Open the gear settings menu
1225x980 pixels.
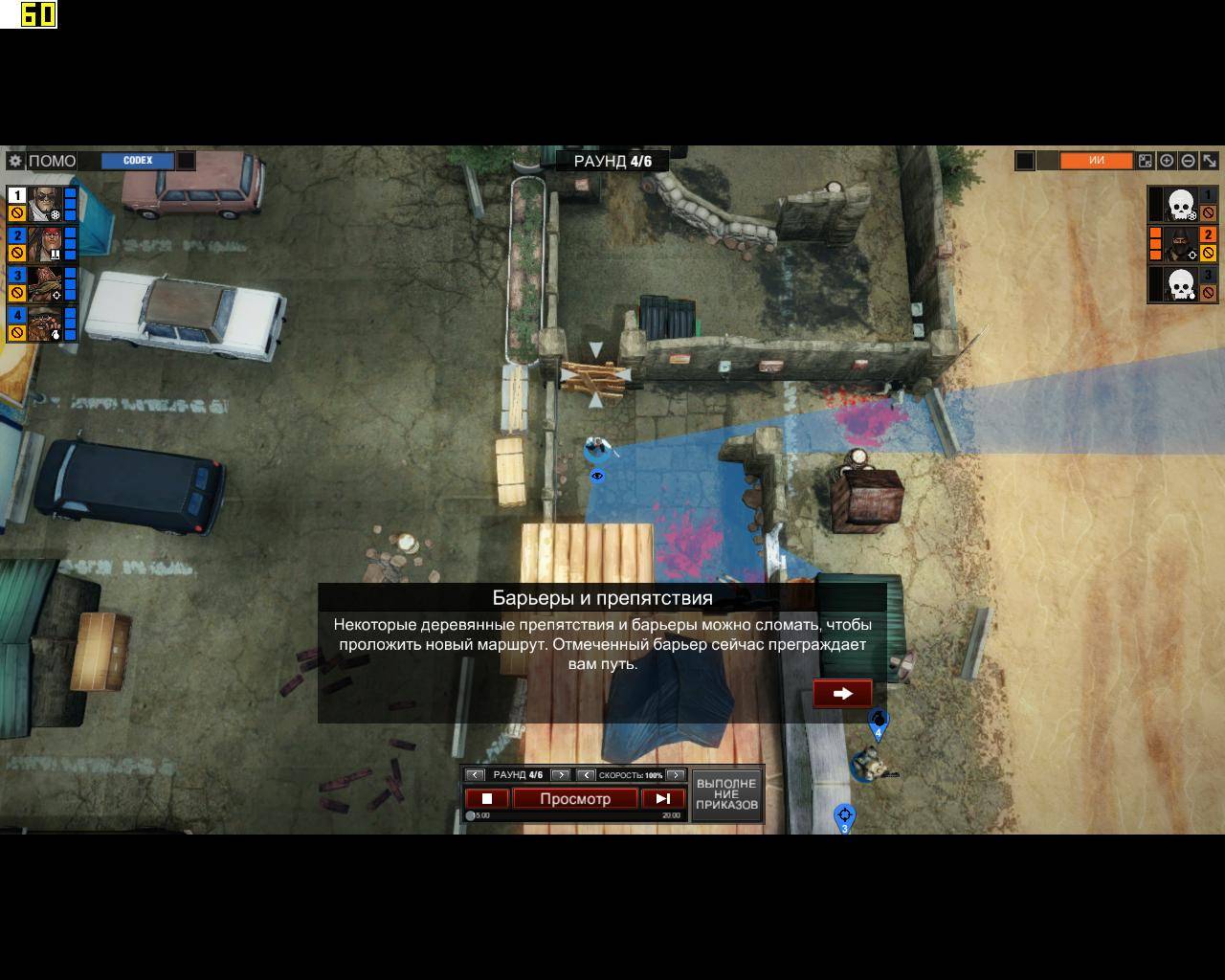(15, 161)
